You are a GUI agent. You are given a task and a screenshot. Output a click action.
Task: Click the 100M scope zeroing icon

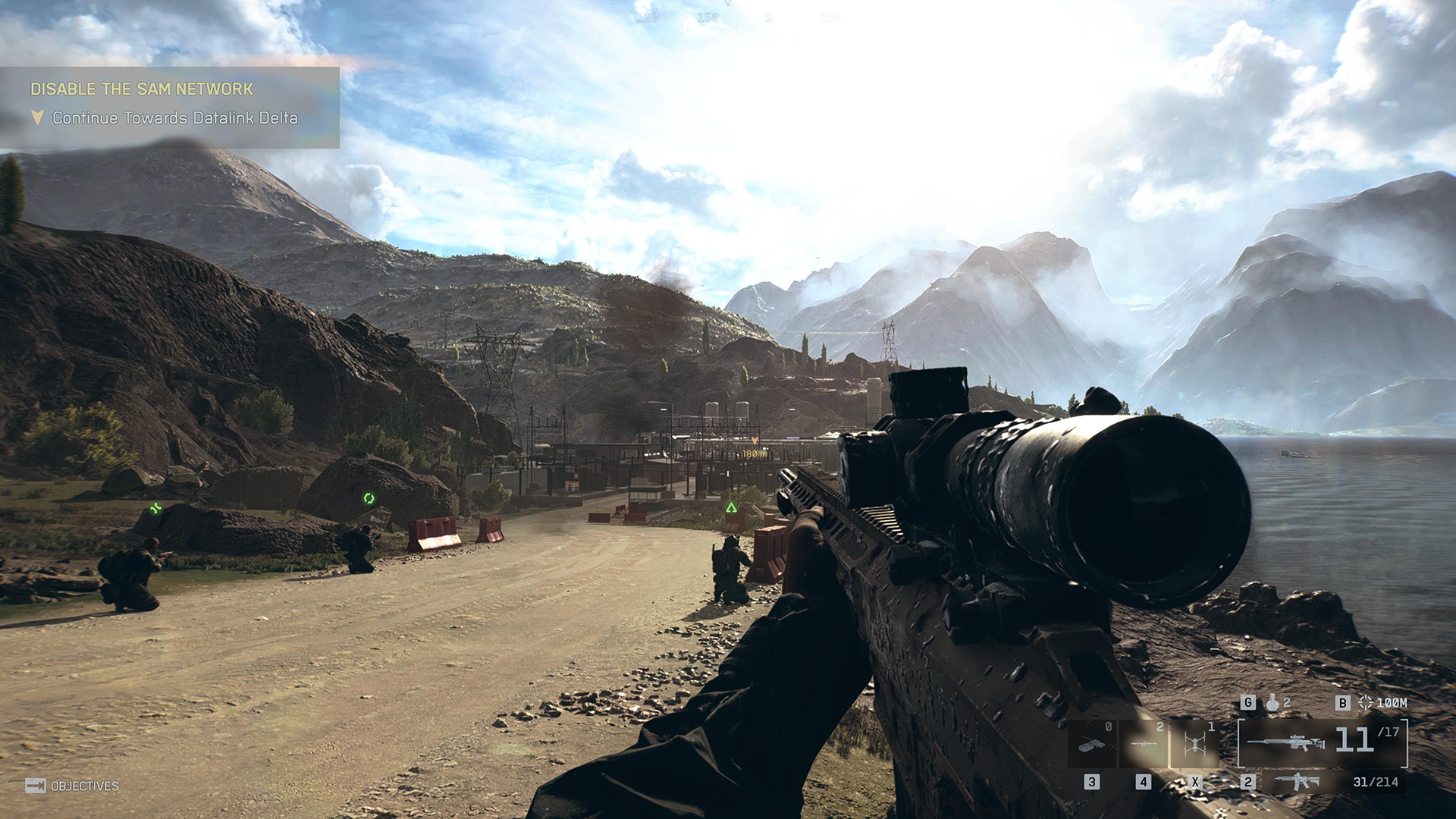click(1366, 703)
